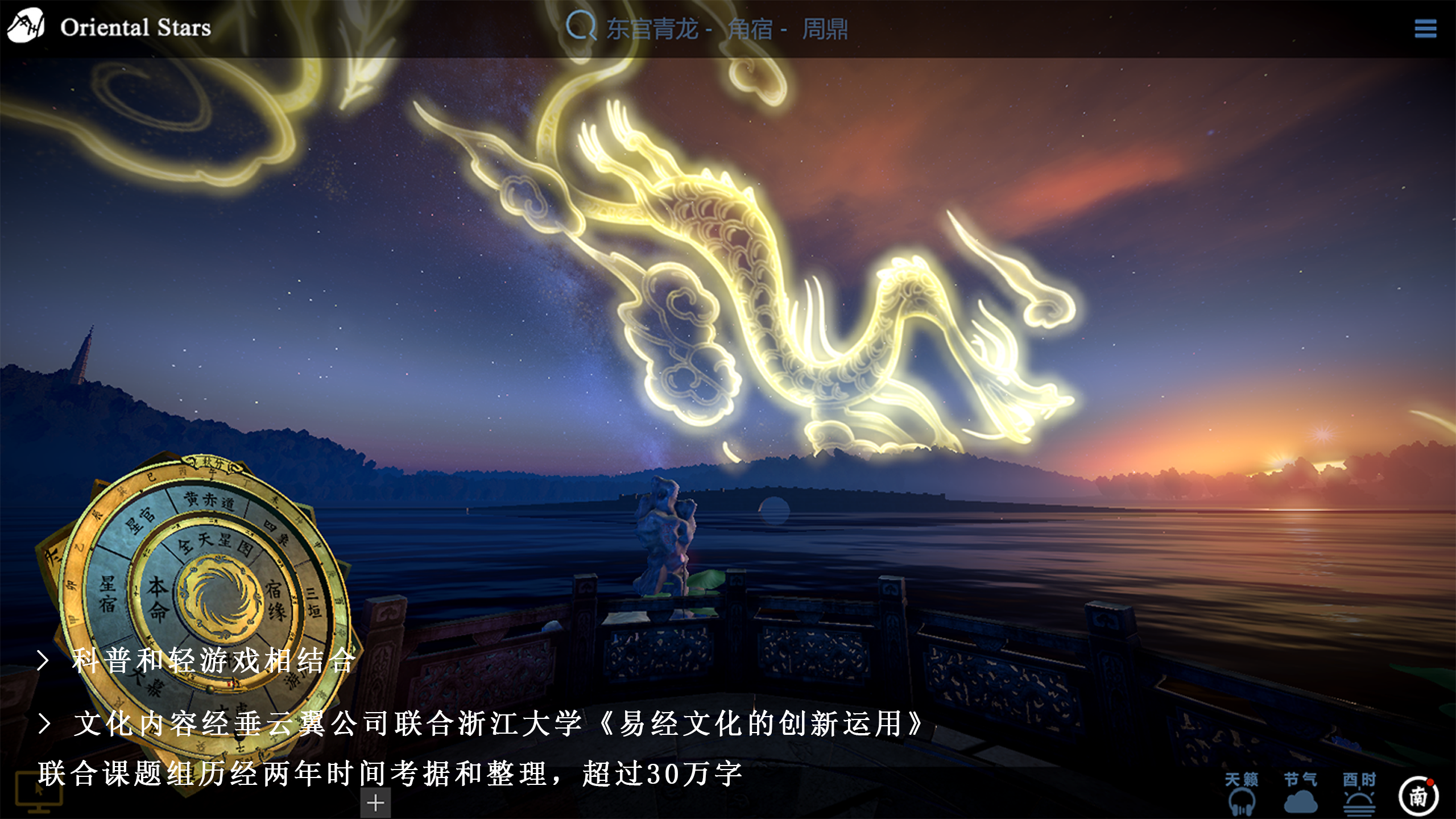
Task: Open the hamburger menu
Action: 1425,28
